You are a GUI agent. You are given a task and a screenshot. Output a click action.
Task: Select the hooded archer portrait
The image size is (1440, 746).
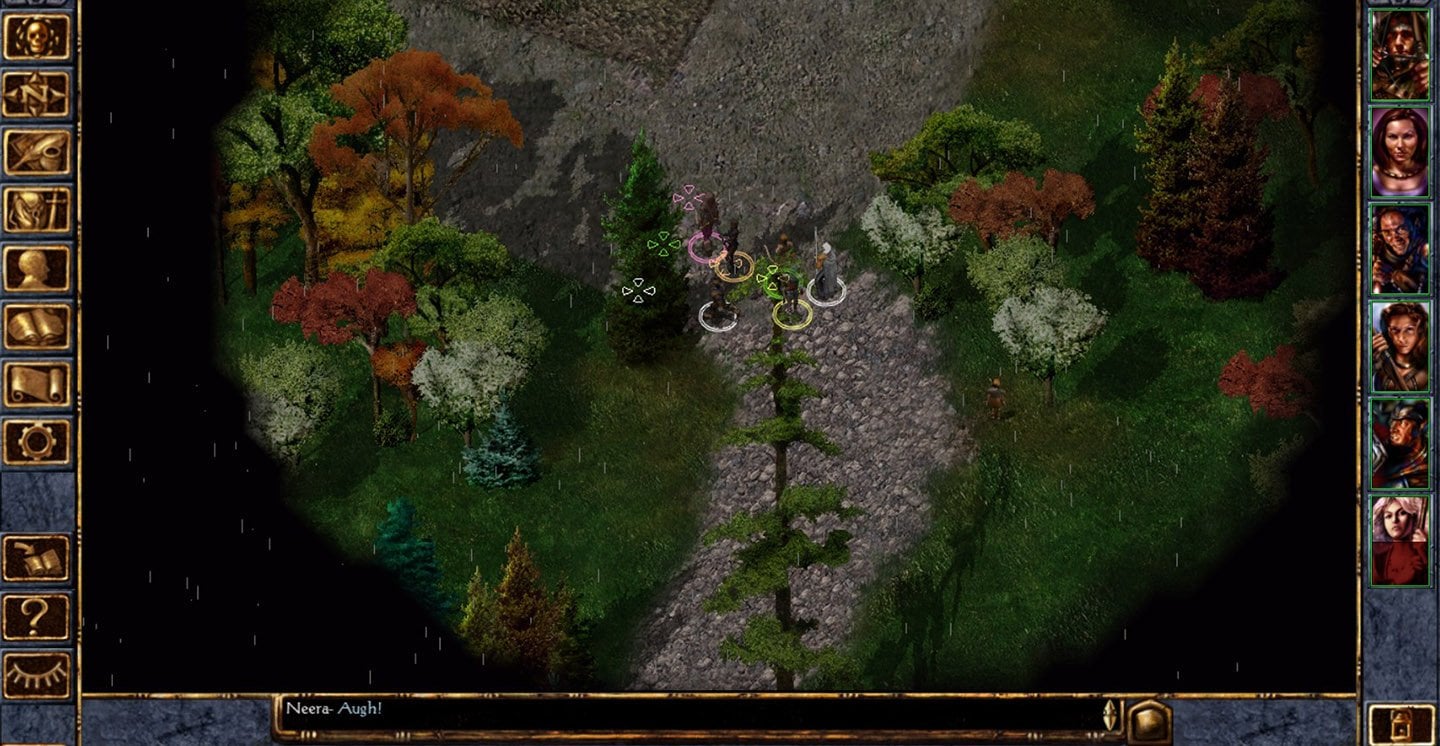(x=1399, y=54)
